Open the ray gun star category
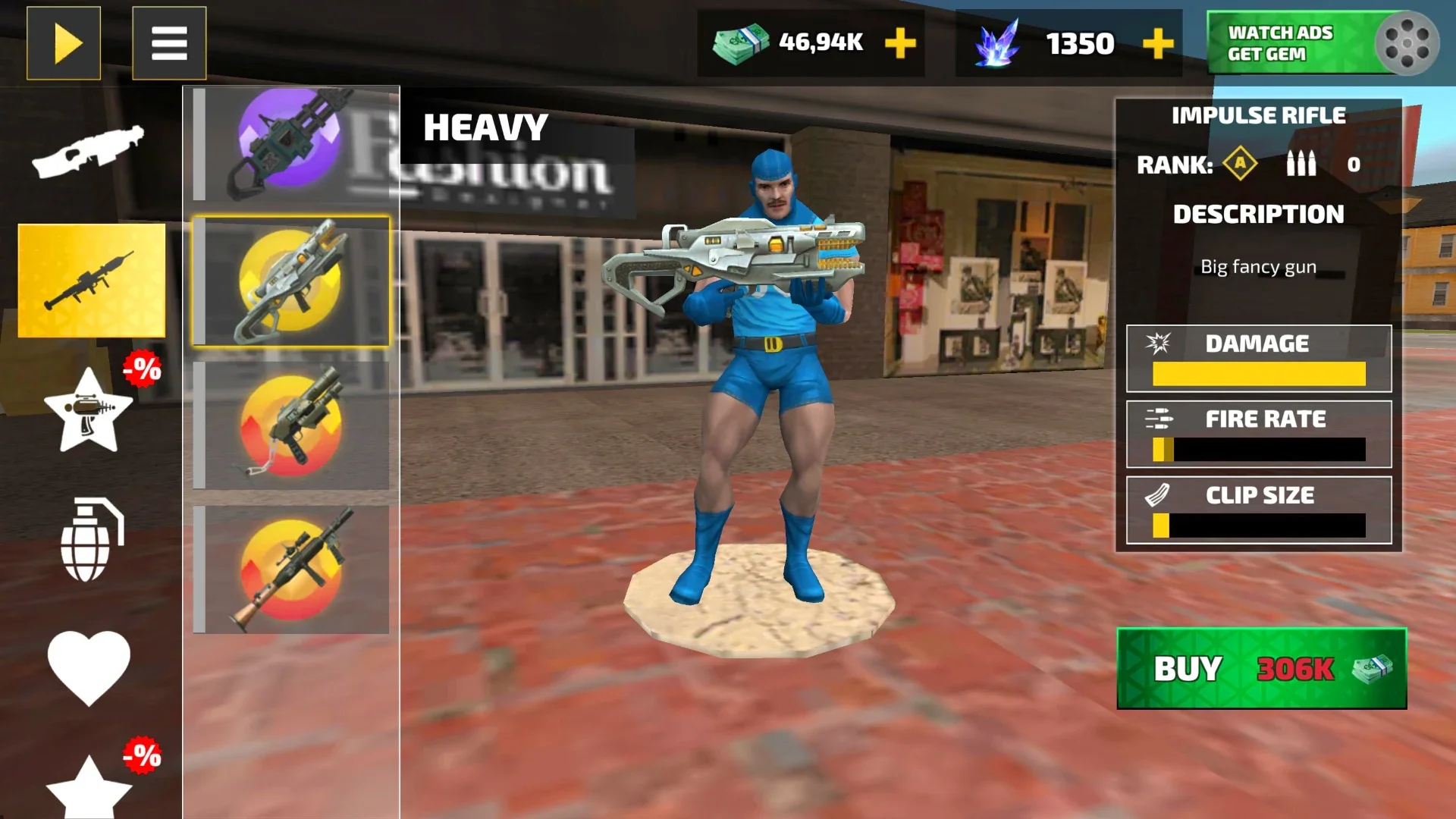 (x=89, y=411)
